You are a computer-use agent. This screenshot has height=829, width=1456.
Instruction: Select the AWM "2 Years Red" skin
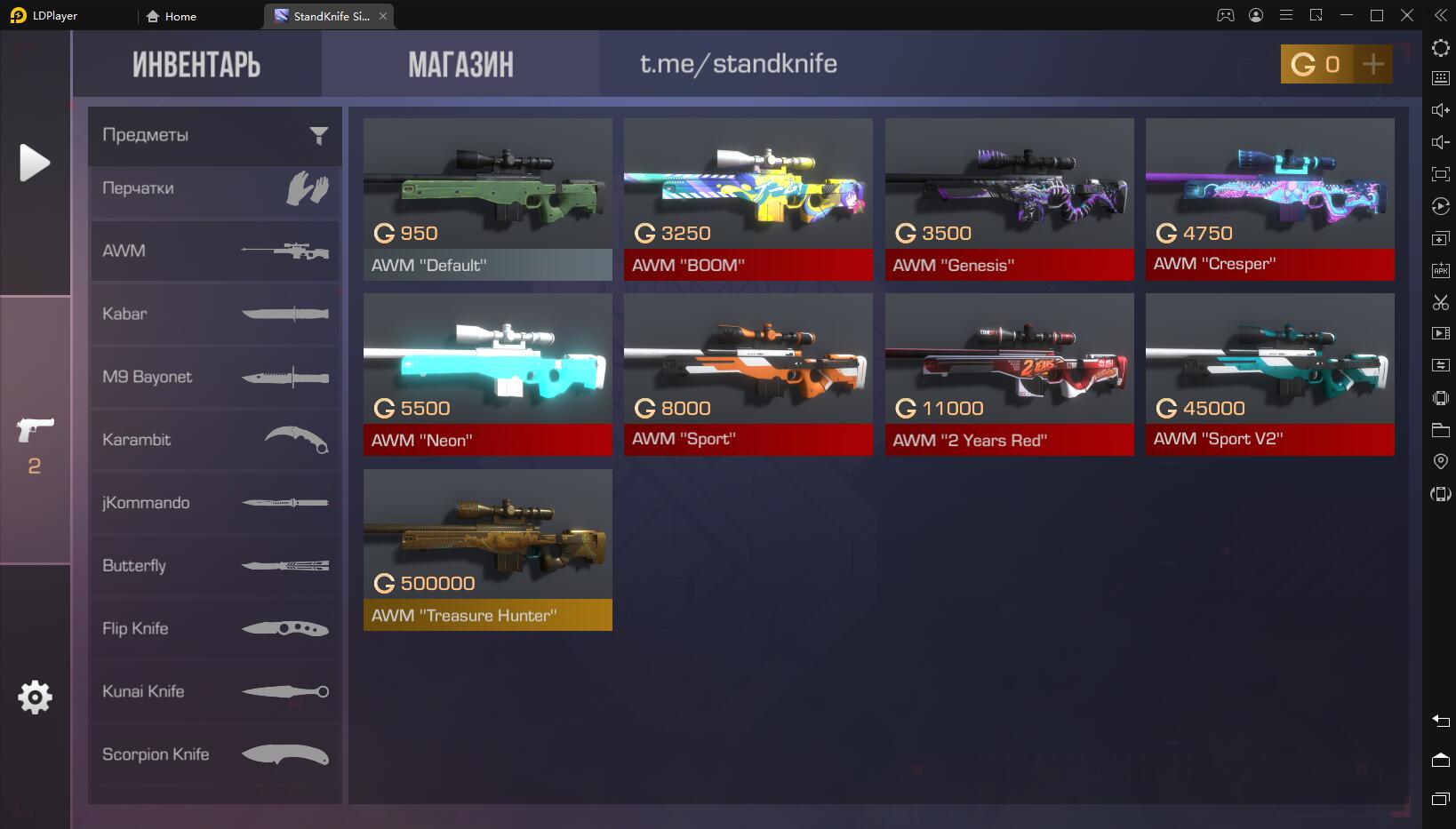tap(1009, 375)
